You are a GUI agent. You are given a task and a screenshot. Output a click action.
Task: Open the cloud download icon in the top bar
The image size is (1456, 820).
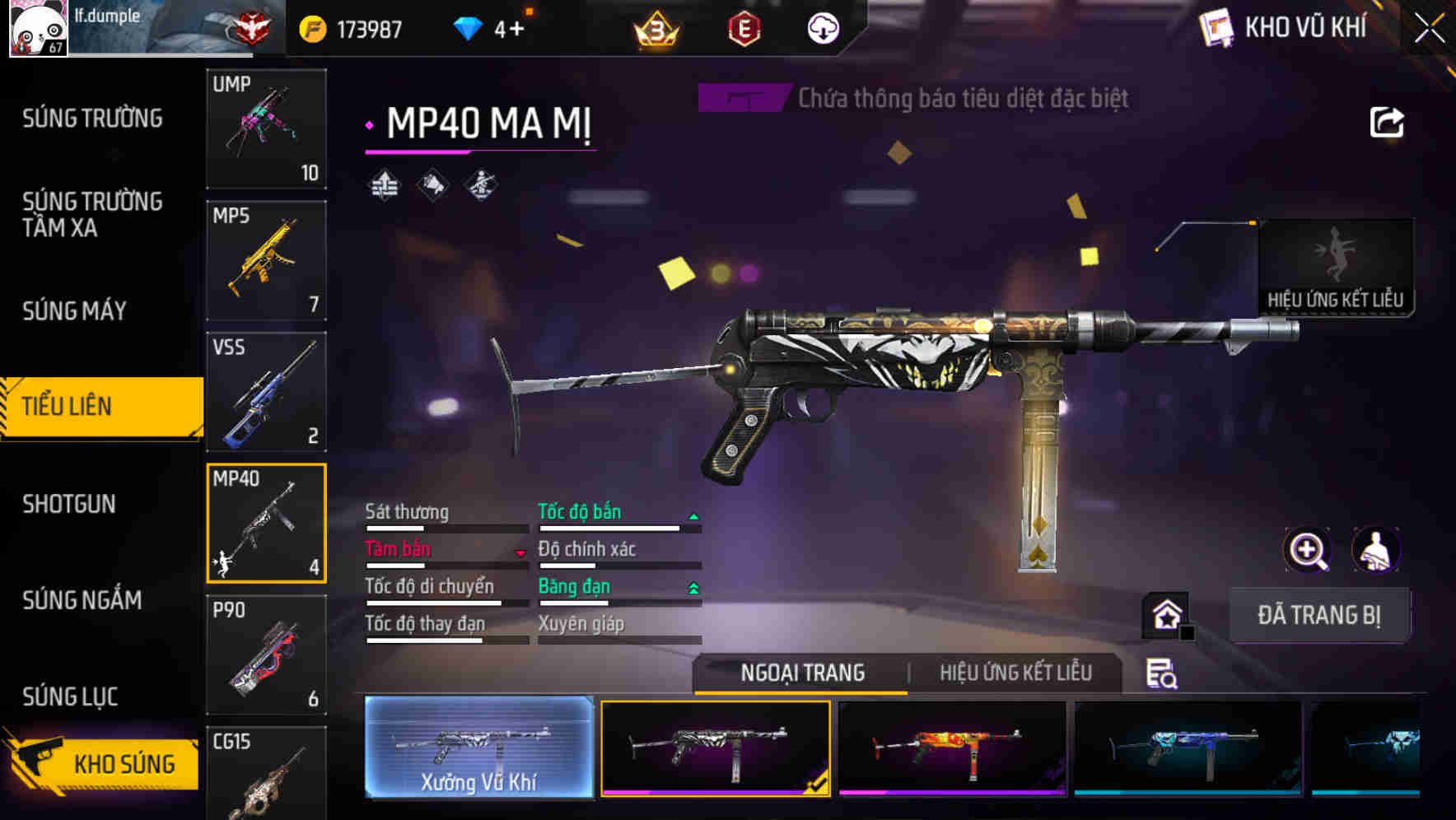[821, 27]
